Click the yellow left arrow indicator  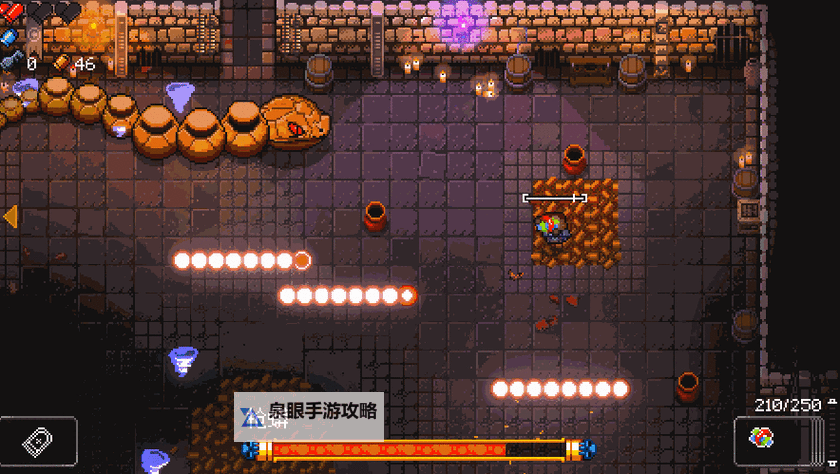[10, 215]
